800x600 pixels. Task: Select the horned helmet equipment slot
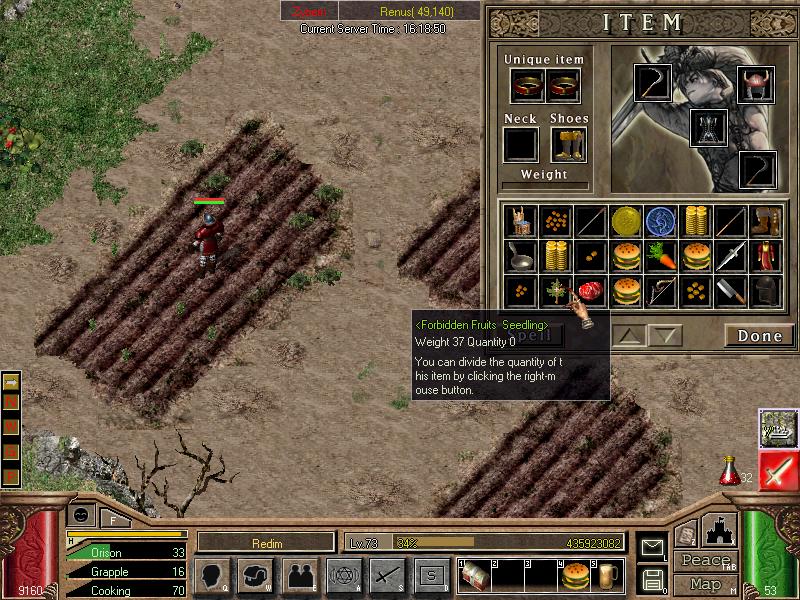tap(756, 84)
